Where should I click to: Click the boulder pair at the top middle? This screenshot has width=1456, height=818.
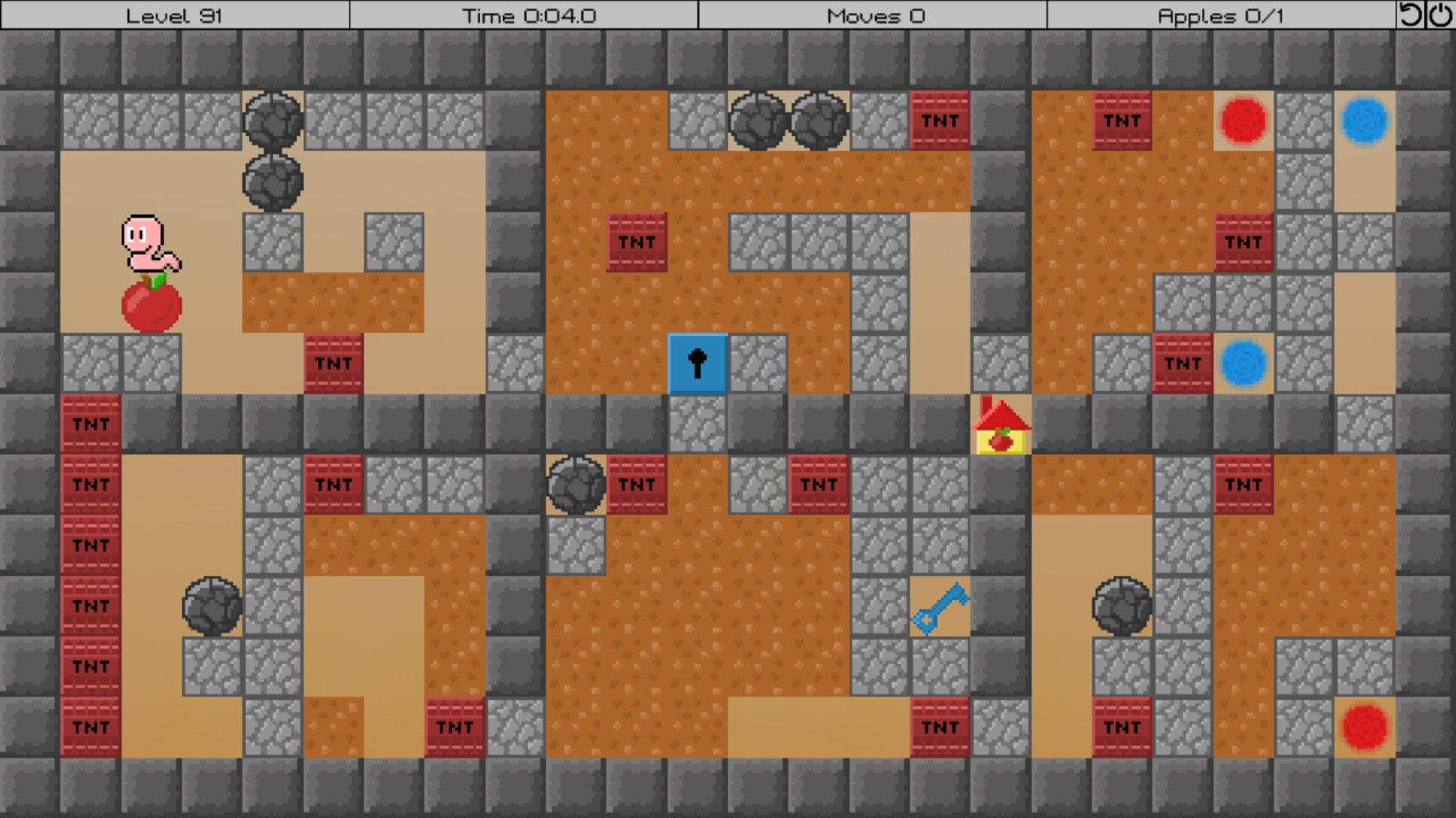click(x=789, y=121)
